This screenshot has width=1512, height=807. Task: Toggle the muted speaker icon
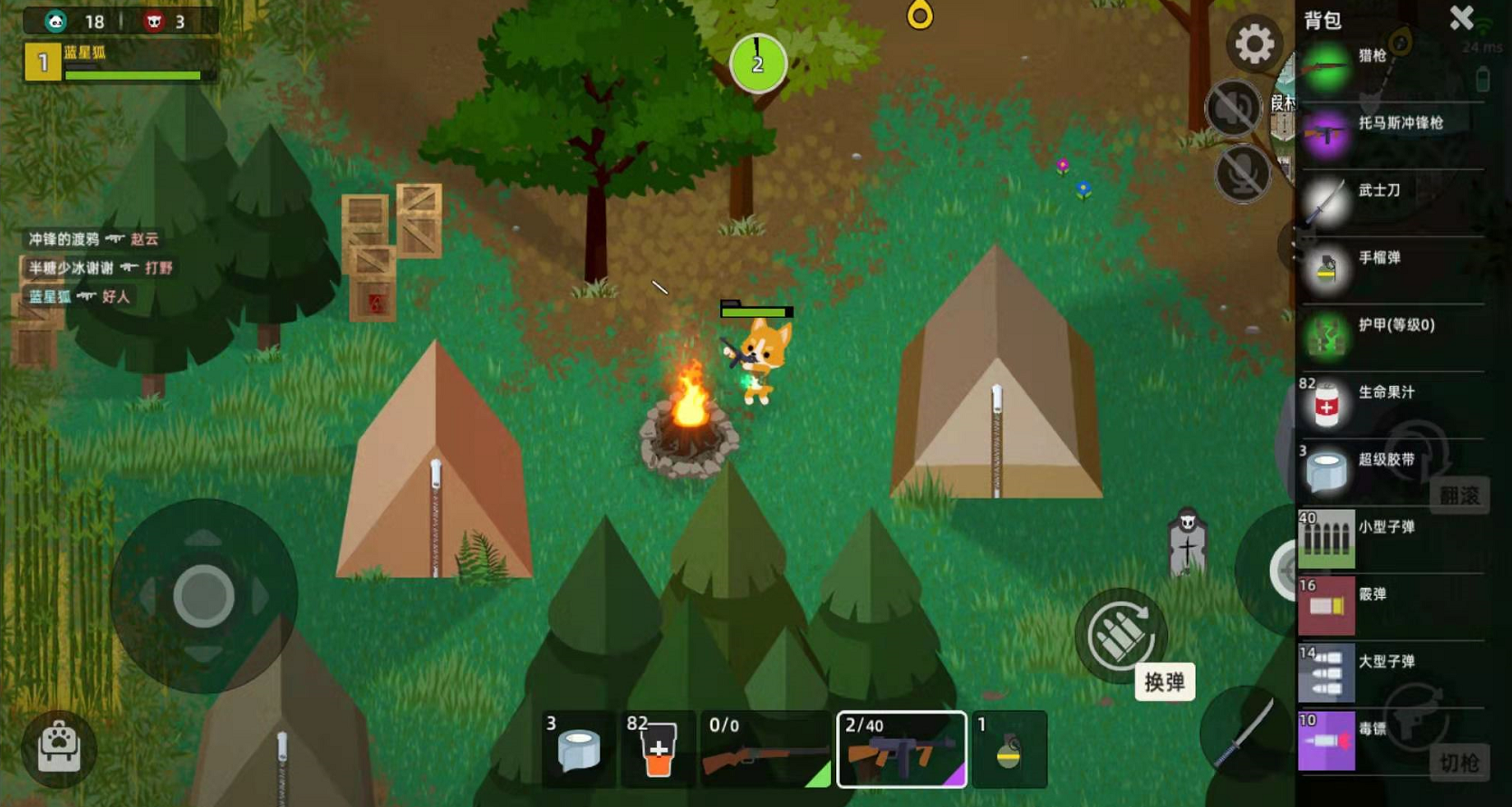point(1233,109)
